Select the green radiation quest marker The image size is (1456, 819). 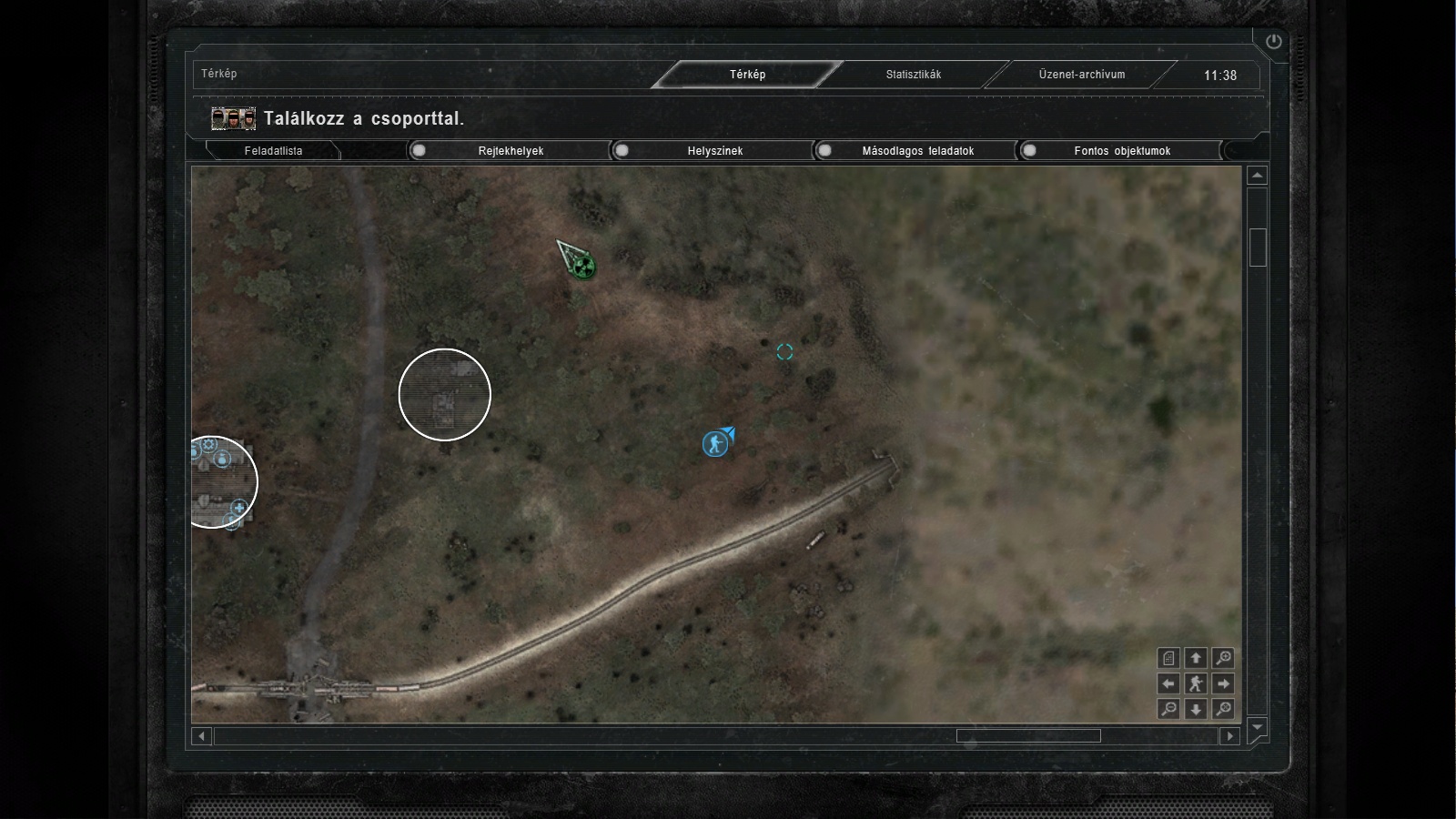point(584,267)
